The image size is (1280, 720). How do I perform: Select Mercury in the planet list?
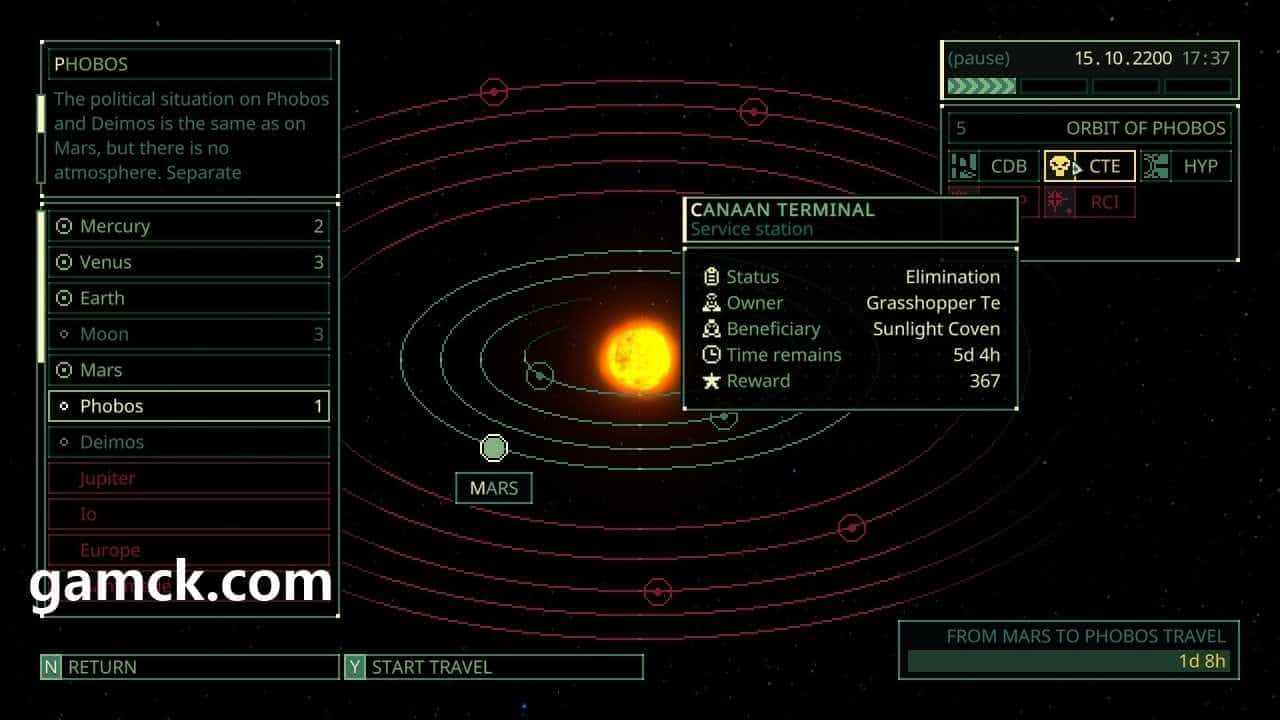tap(188, 227)
